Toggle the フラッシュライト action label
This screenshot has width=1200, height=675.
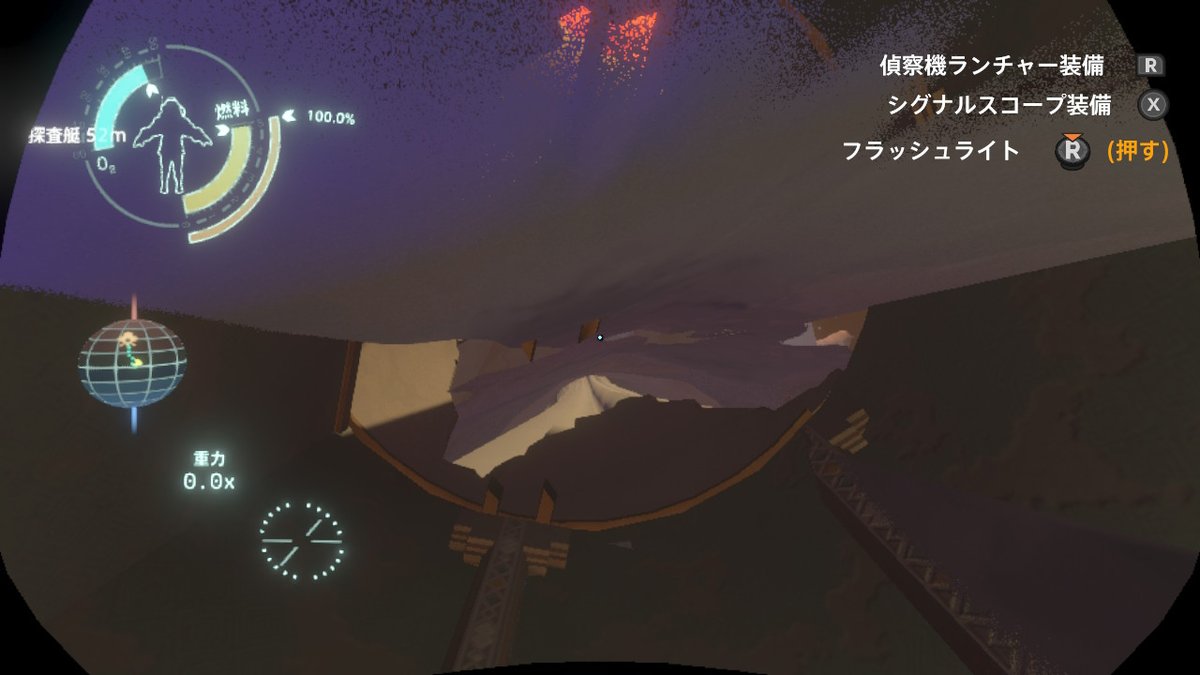[930, 151]
